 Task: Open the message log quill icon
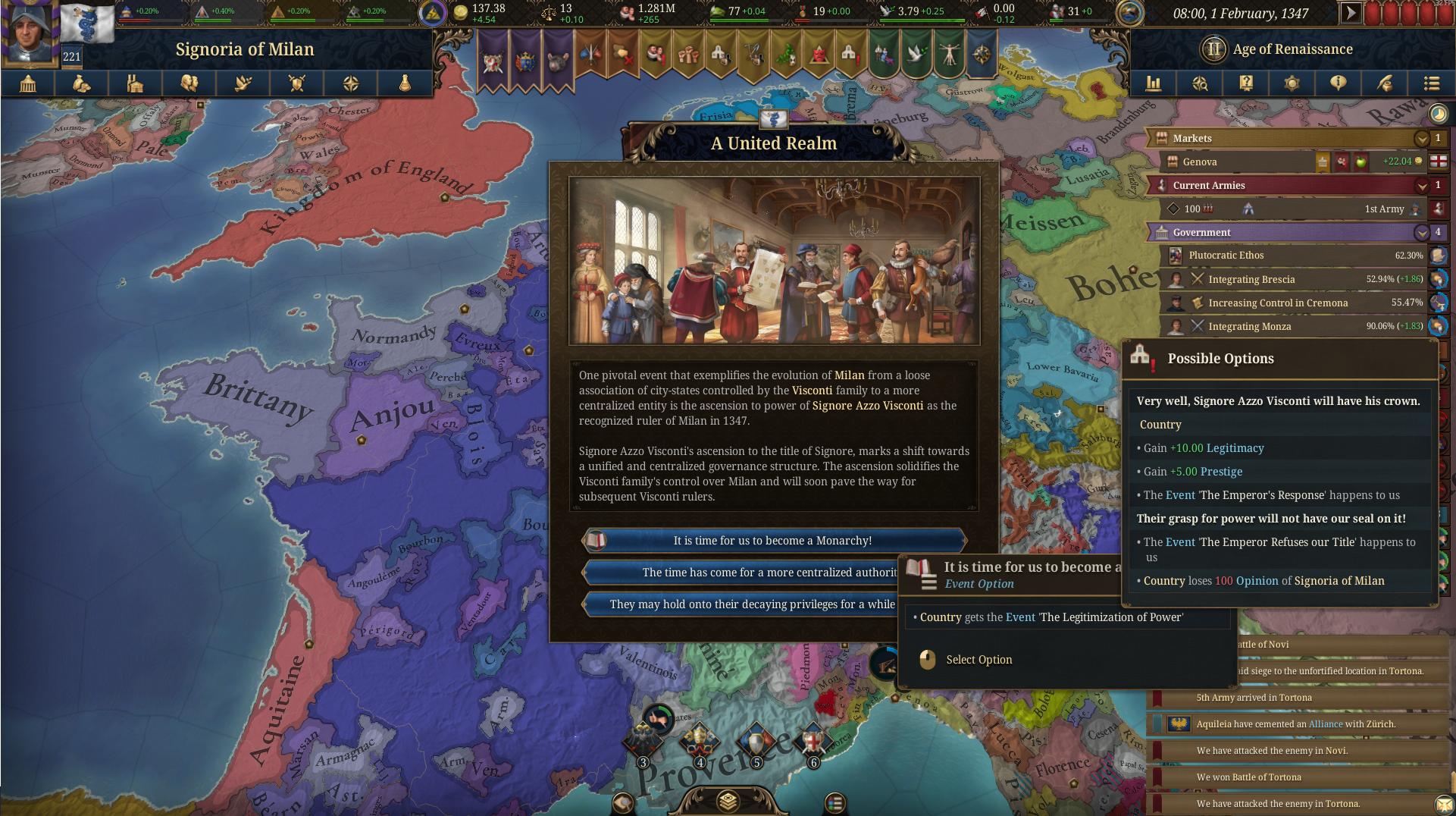tap(1385, 83)
